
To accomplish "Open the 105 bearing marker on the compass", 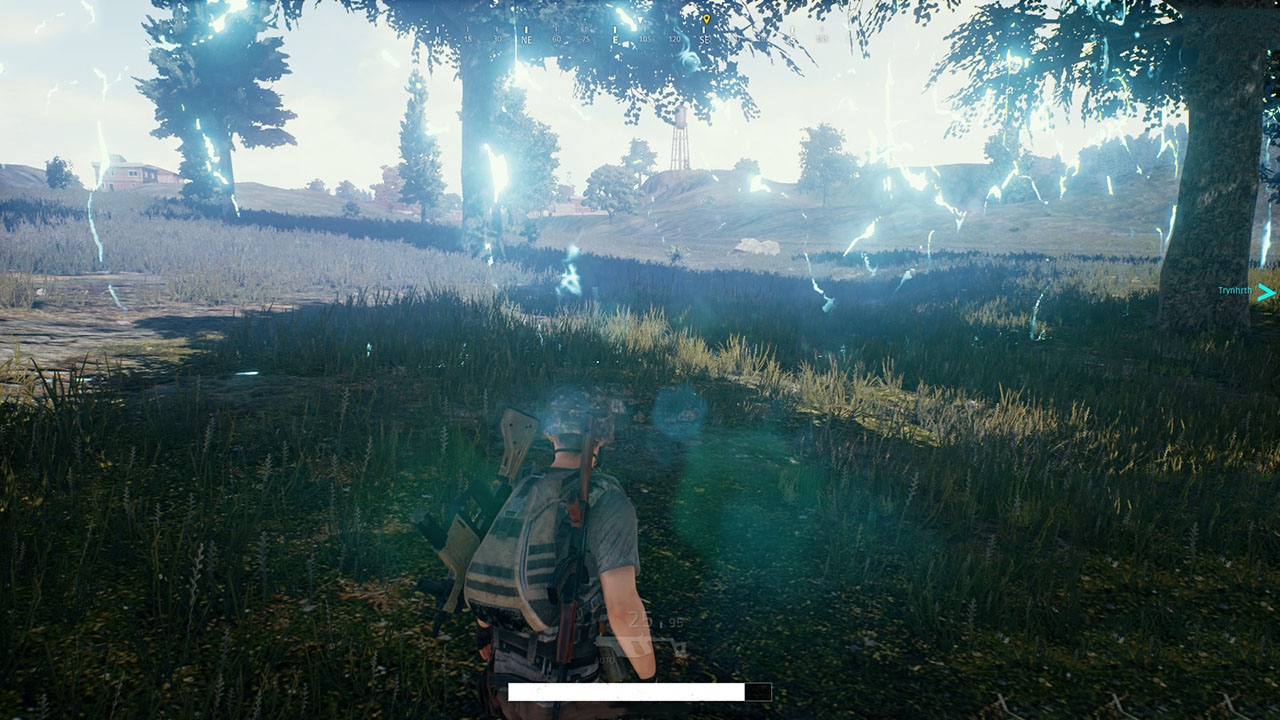I will click(645, 38).
